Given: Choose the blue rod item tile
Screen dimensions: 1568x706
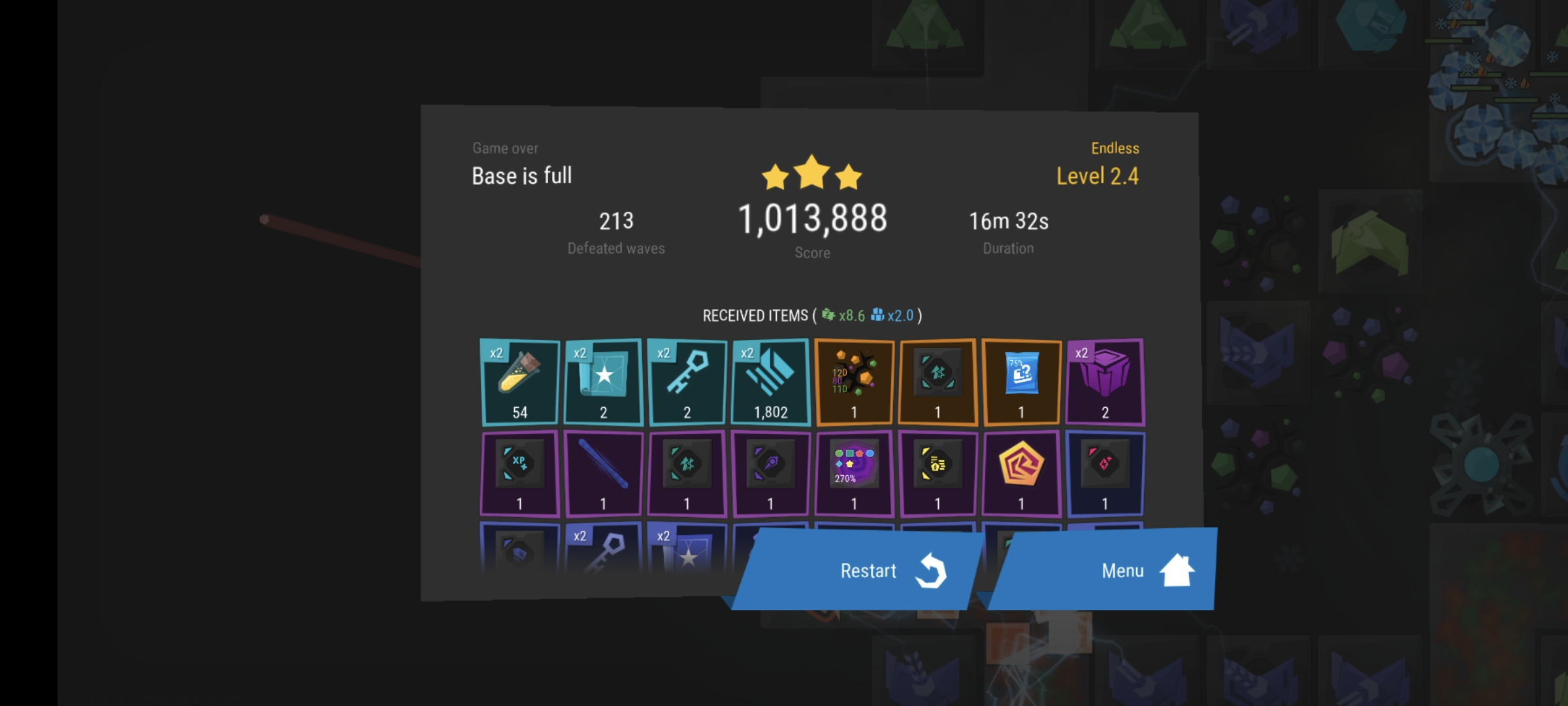Looking at the screenshot, I should (604, 473).
